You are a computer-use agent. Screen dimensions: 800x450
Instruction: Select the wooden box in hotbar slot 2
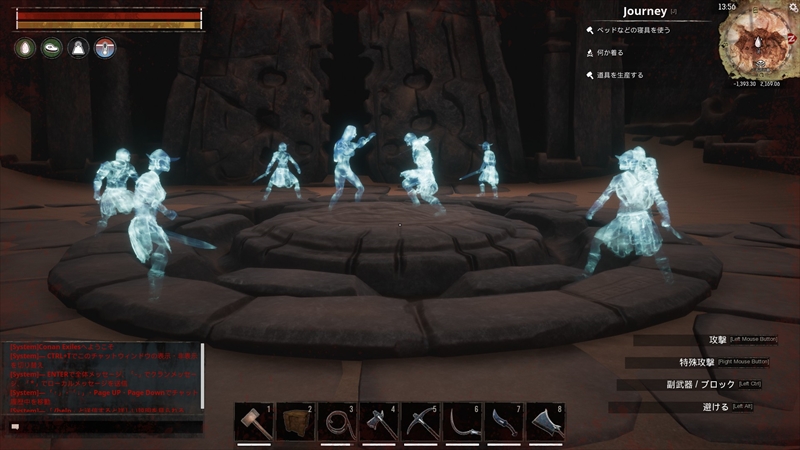[296, 423]
